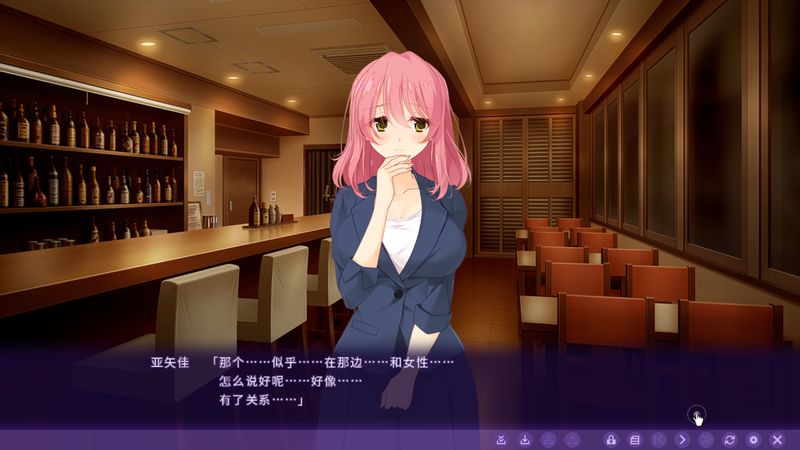
Task: Click the dialogue text box to continue
Action: pyautogui.click(x=400, y=385)
